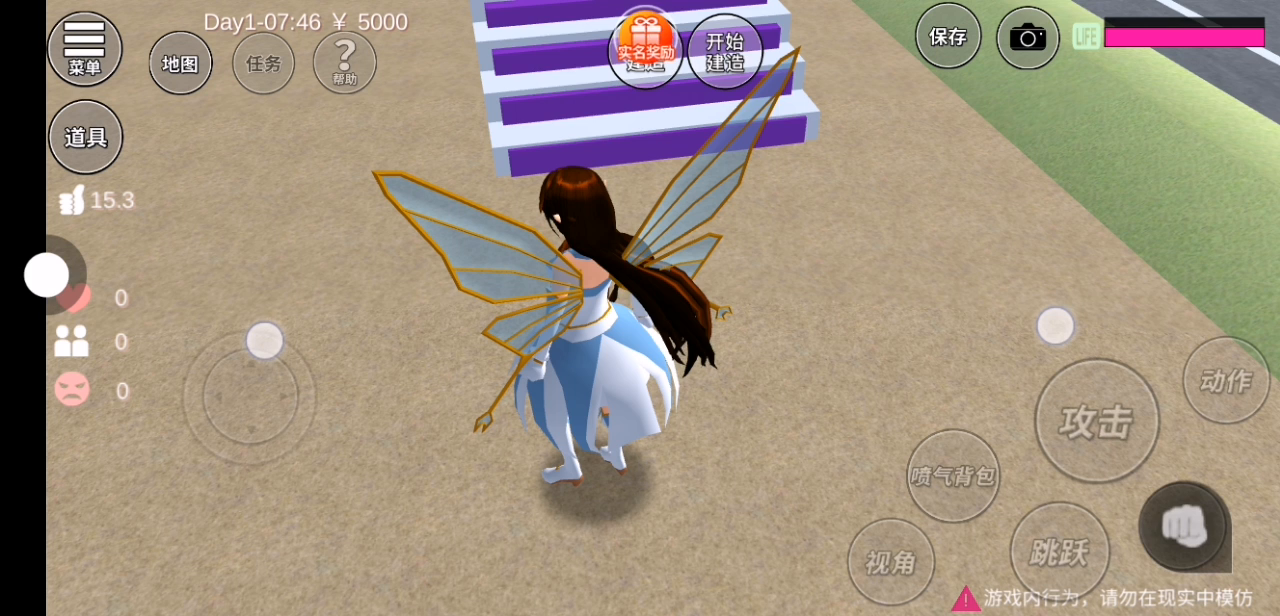Screen dimensions: 1280x616
Task: Activate the 喷气背包 jetpack
Action: coord(953,476)
